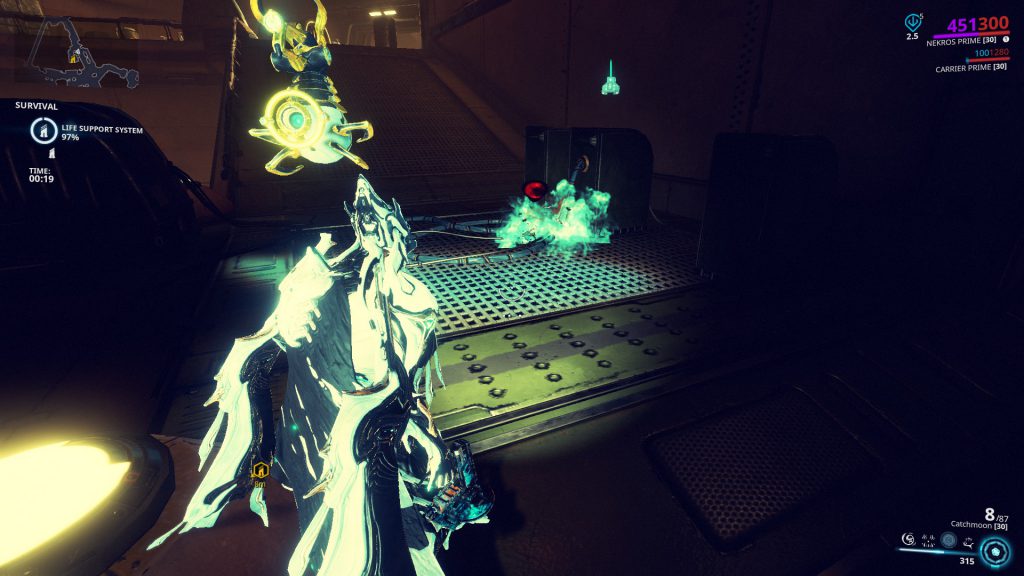
Task: Activate the Shadows of the Dead ability
Action: 968,539
